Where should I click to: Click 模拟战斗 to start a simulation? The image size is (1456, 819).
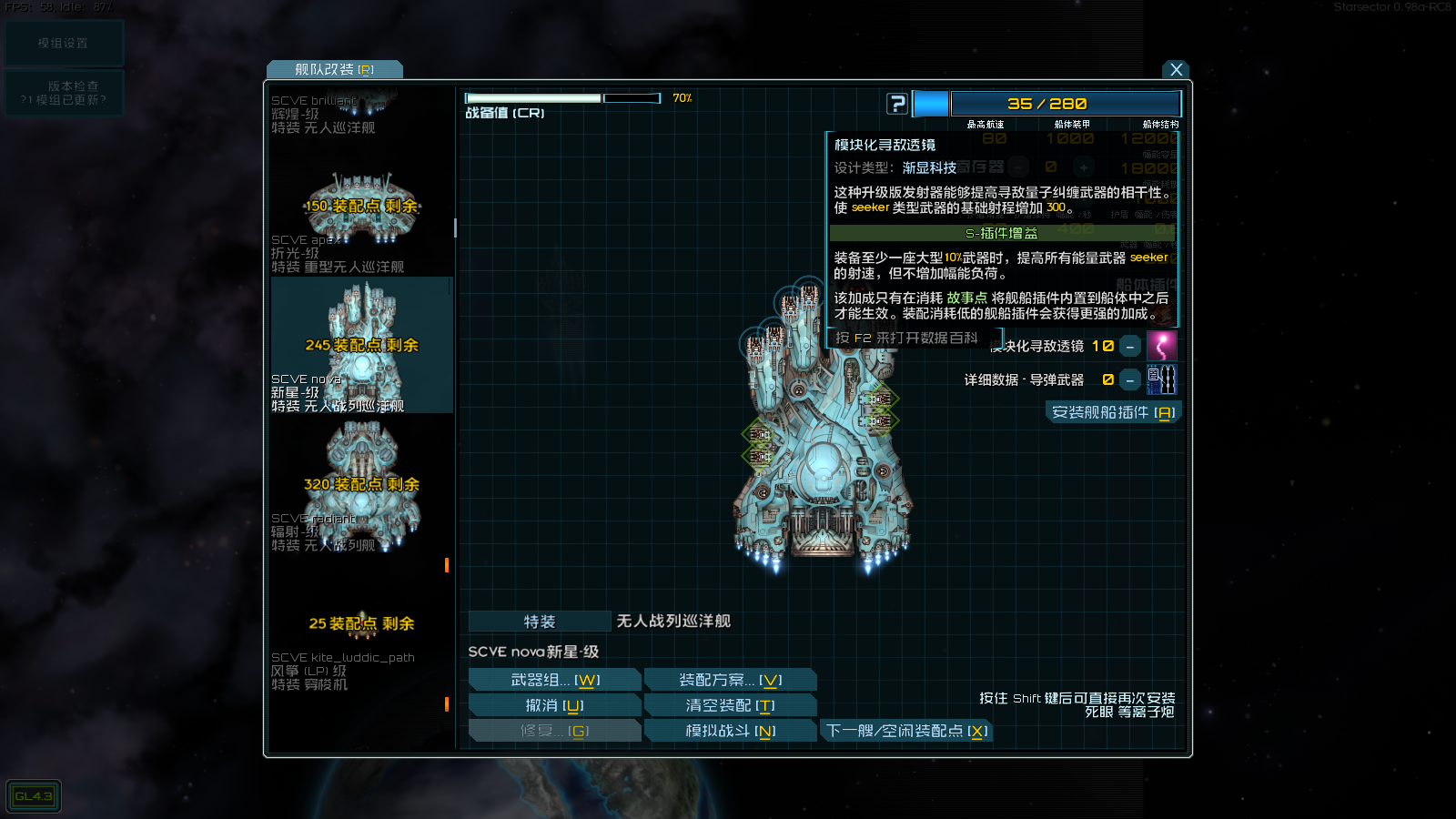730,730
